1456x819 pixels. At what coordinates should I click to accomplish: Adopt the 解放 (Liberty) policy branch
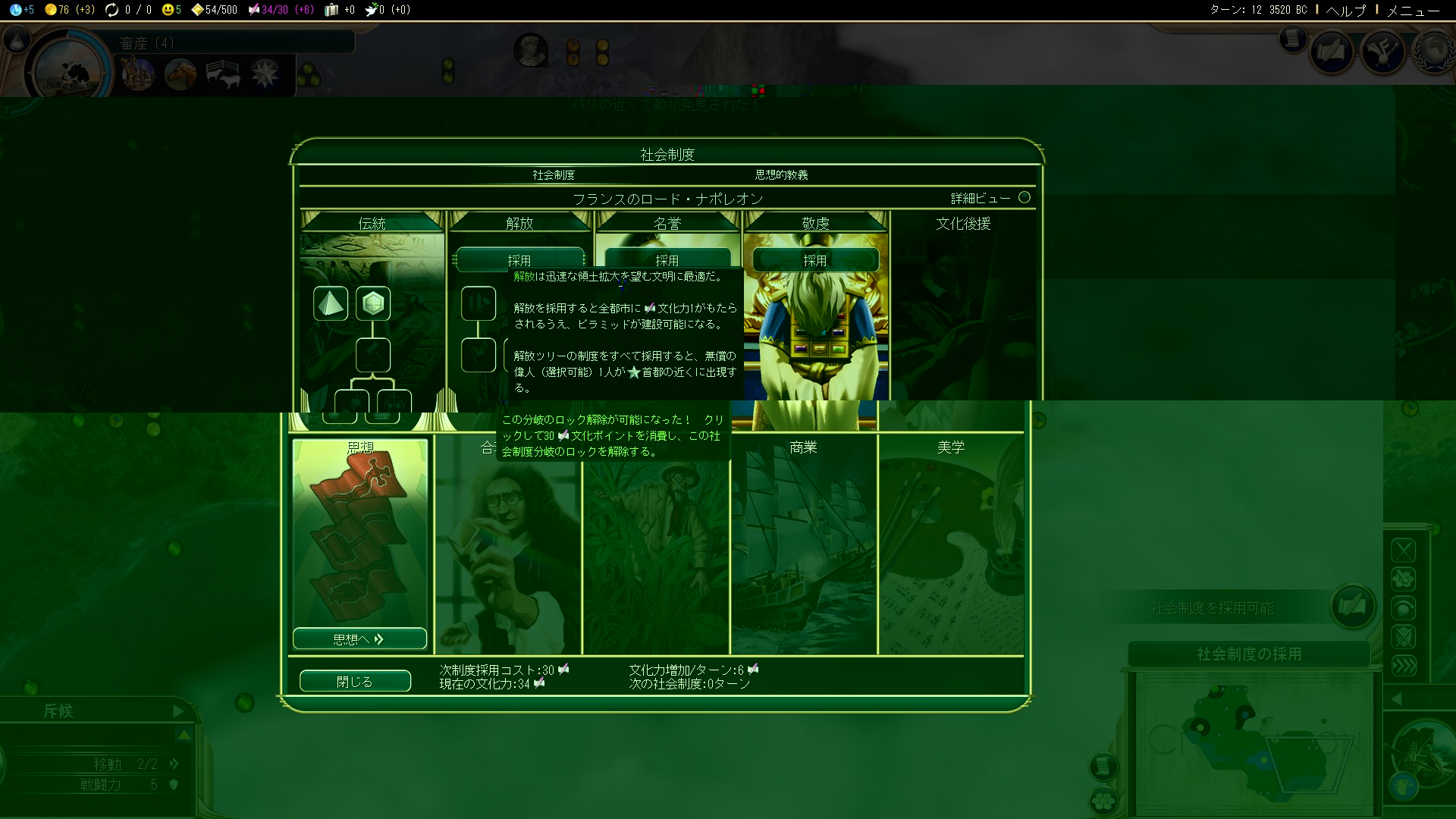click(x=519, y=259)
